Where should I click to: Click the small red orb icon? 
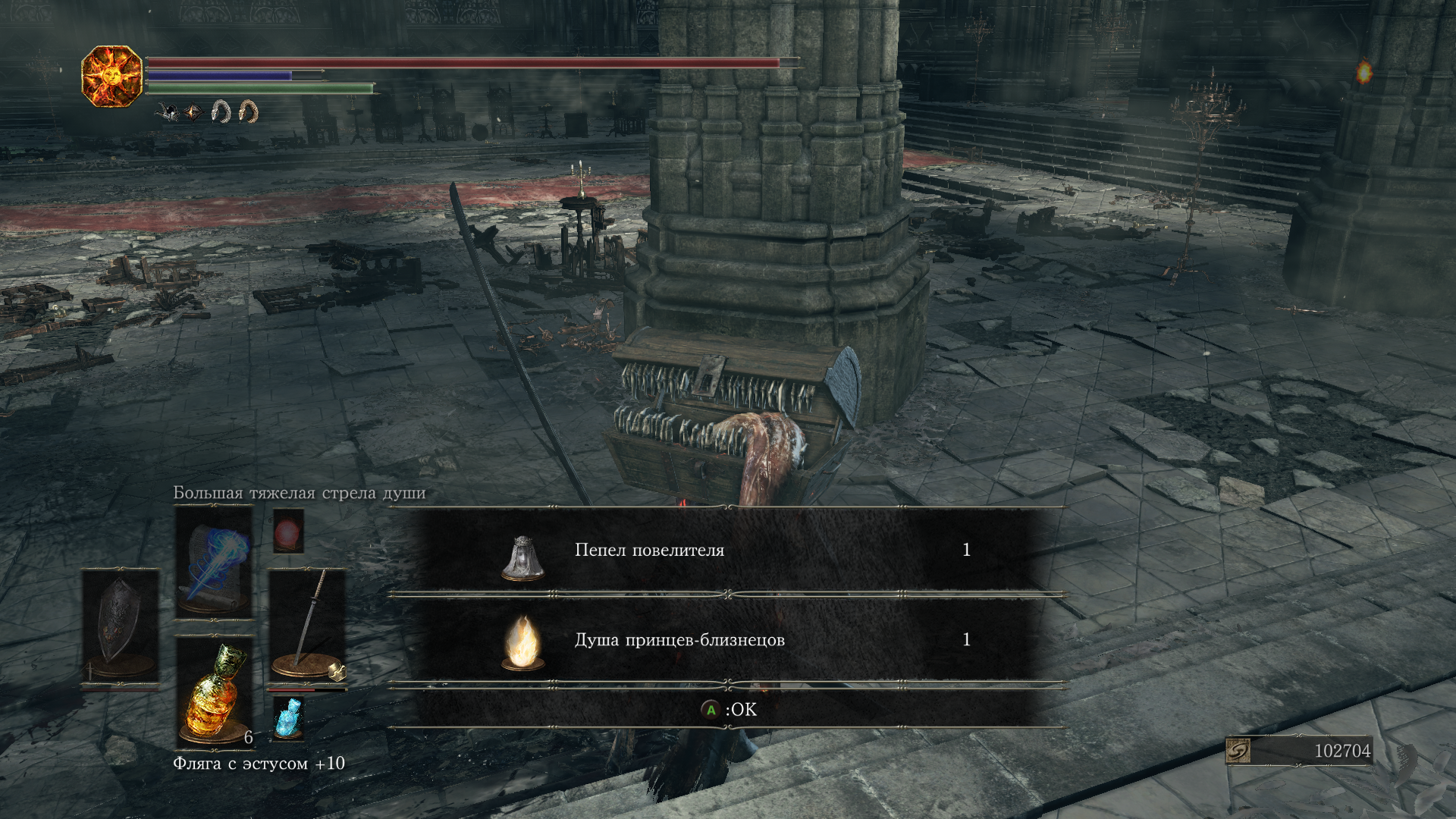tap(288, 530)
